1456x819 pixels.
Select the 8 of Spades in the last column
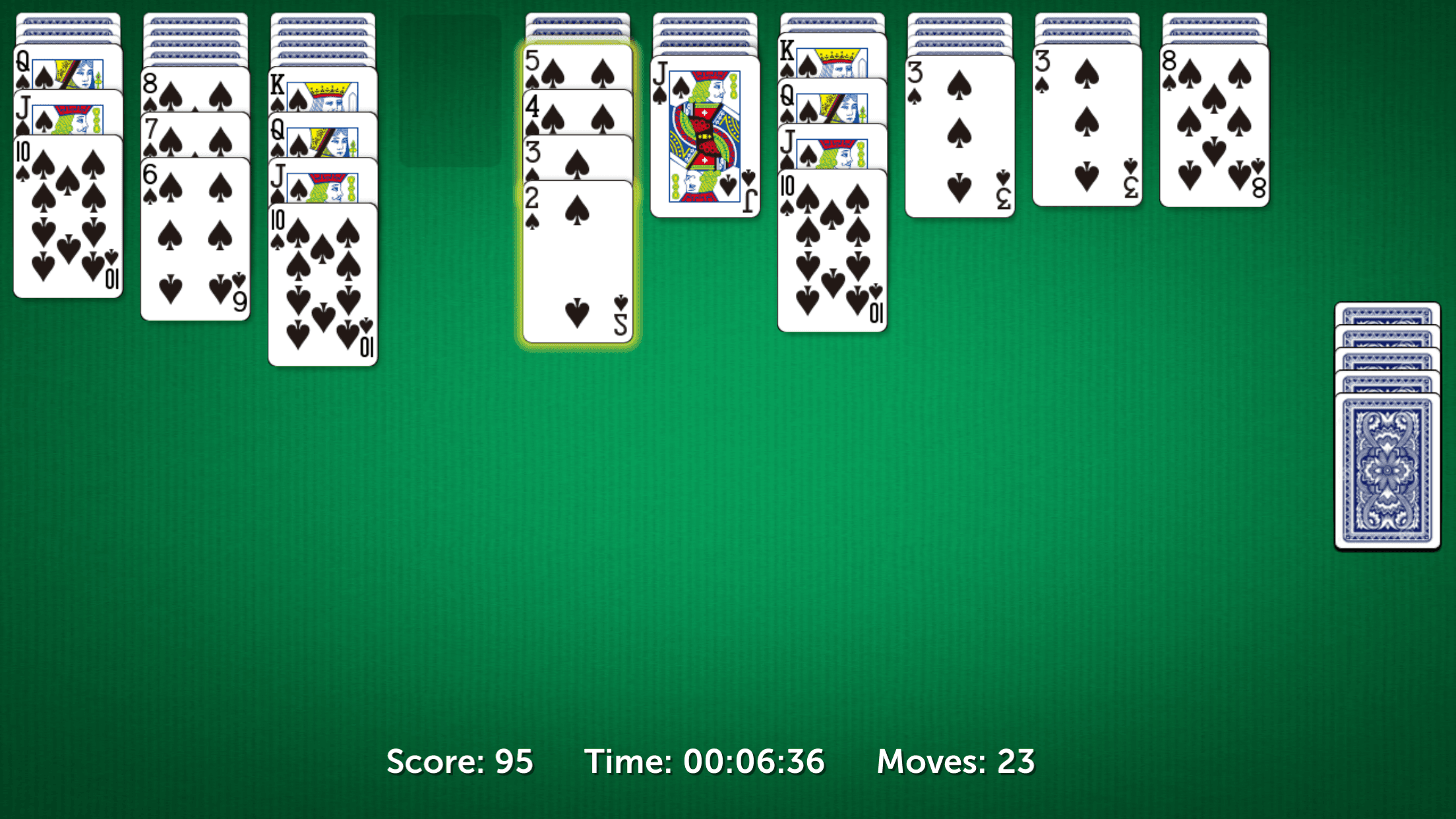pyautogui.click(x=1213, y=125)
